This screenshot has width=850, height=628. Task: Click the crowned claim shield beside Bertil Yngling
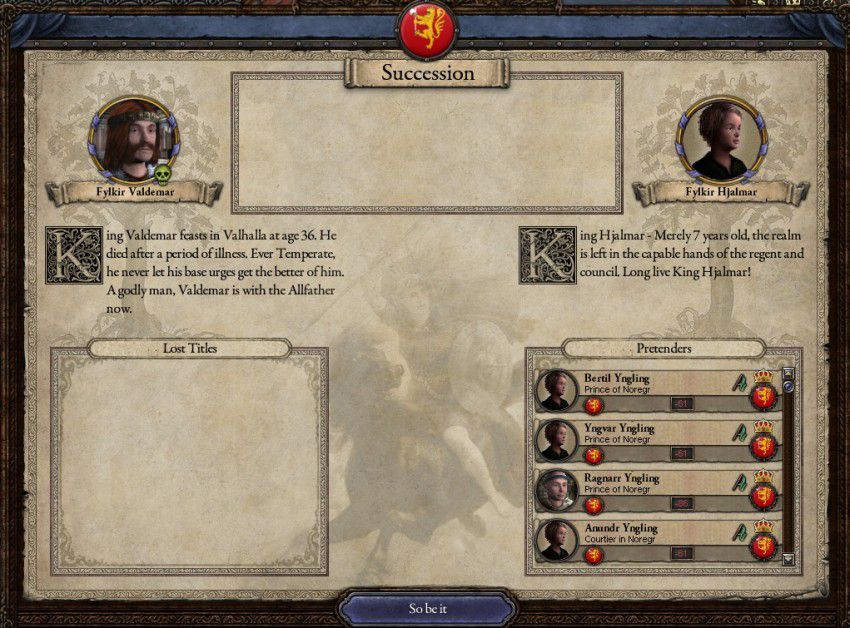(x=764, y=390)
